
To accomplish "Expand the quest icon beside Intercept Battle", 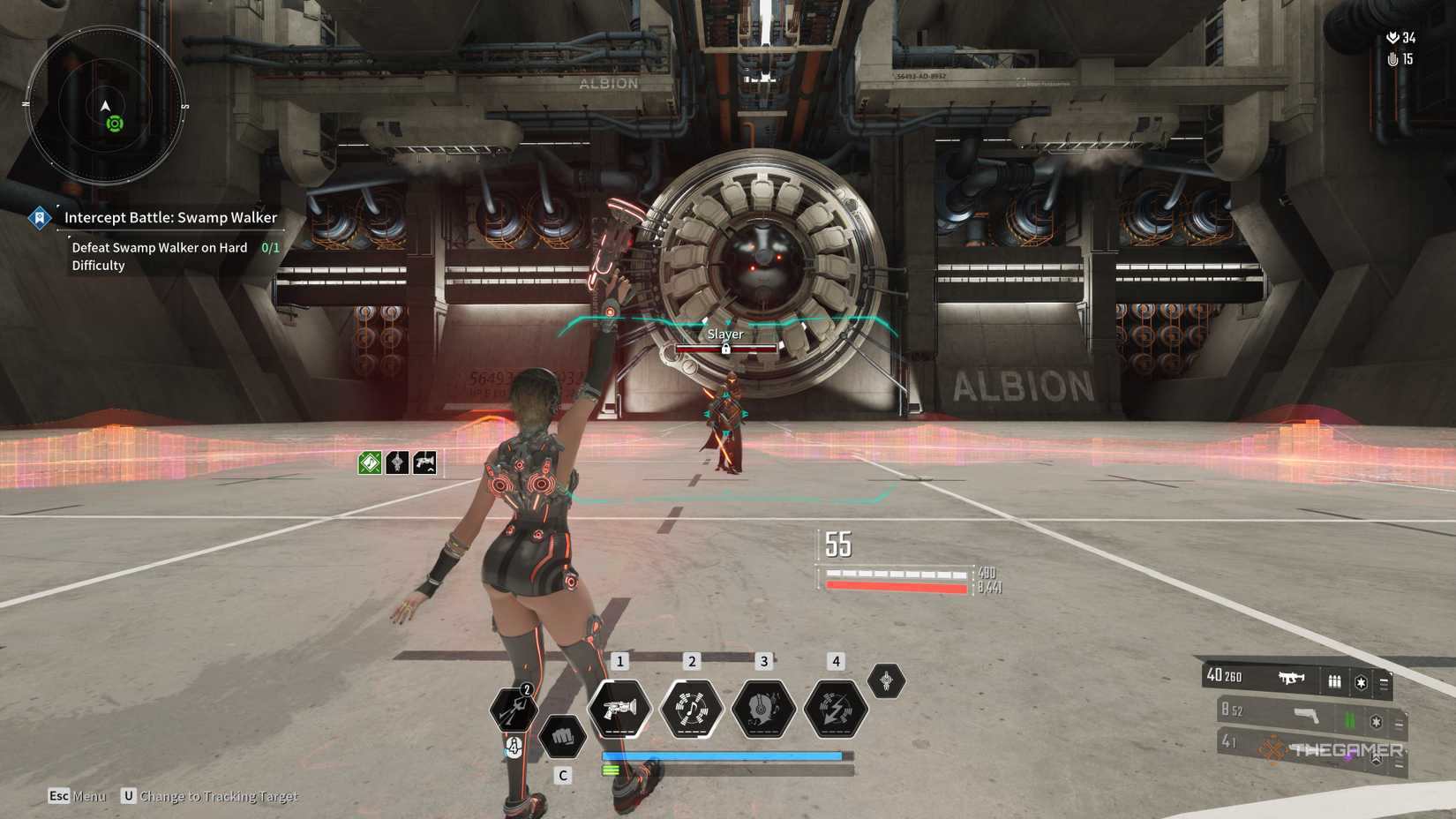I will pyautogui.click(x=39, y=217).
